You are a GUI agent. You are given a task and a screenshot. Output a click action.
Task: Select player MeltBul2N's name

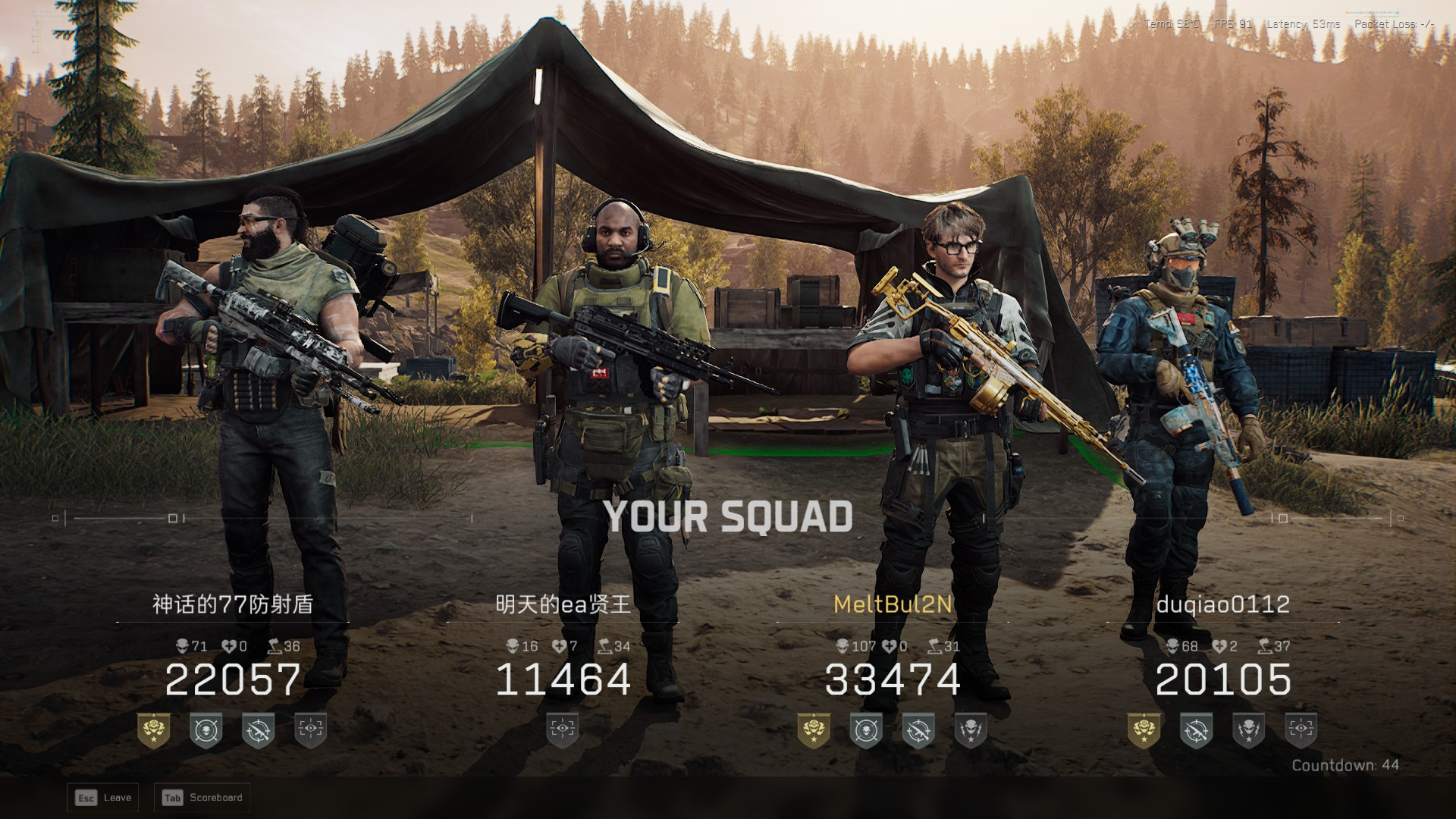893,604
